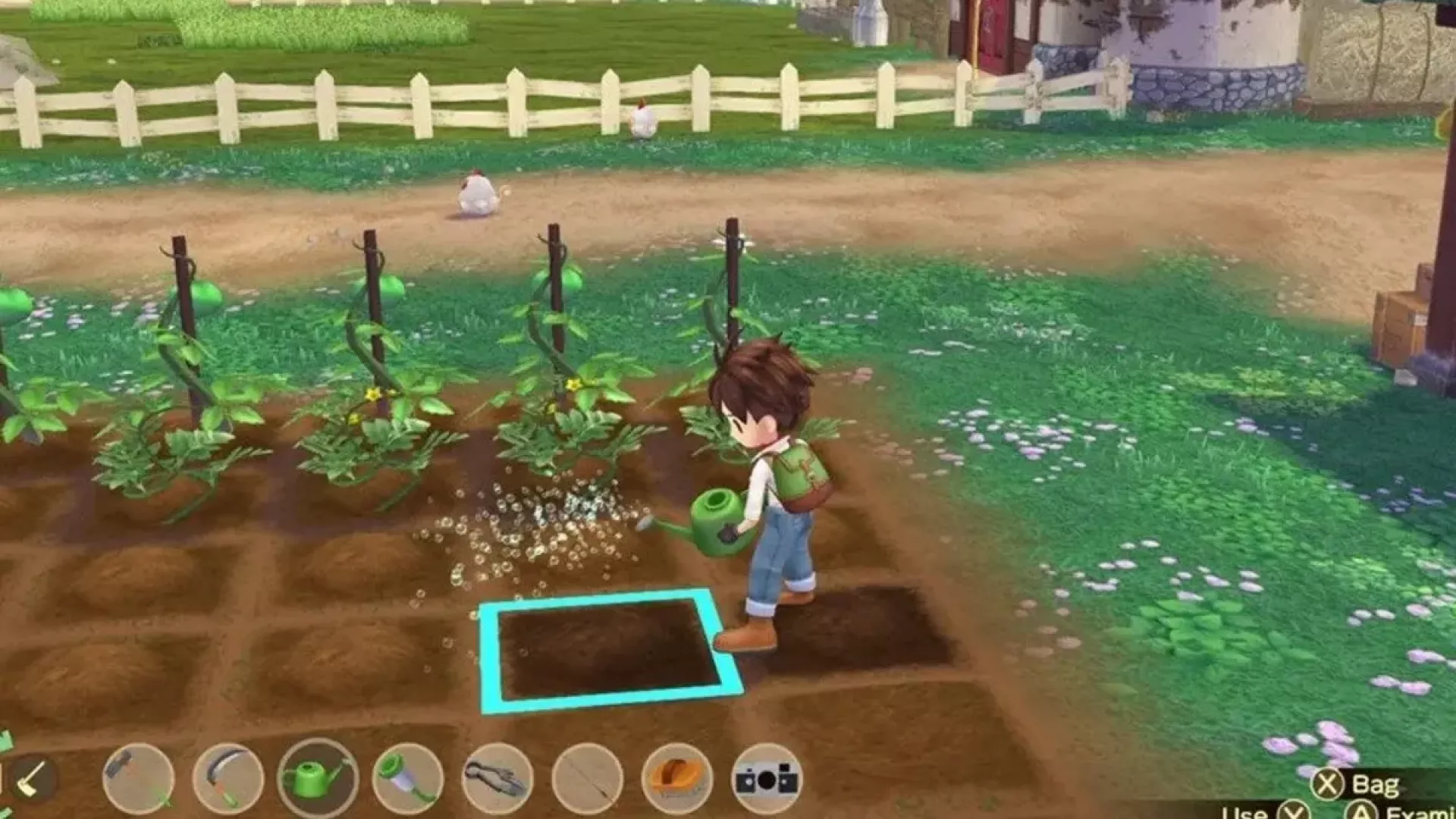Choose the orange hat item slot
Image resolution: width=1456 pixels, height=819 pixels.
[677, 778]
